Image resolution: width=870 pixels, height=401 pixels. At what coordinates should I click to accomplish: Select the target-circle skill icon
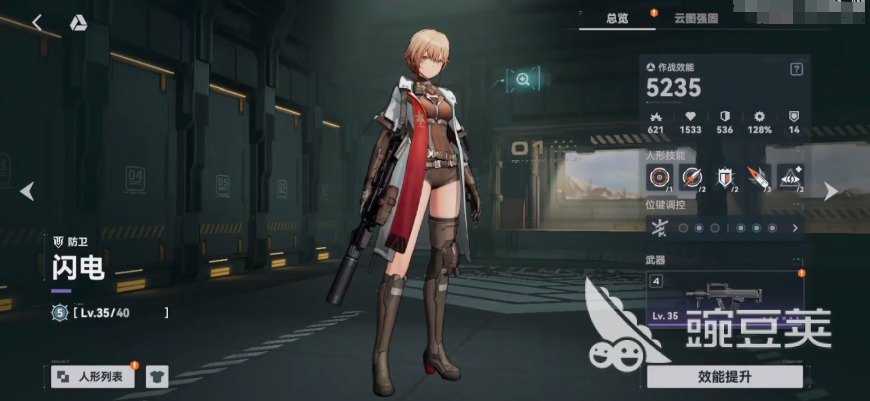coord(660,178)
